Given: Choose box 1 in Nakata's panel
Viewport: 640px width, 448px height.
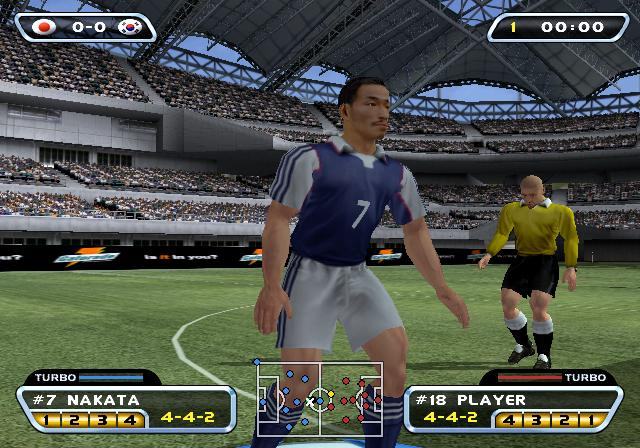Looking at the screenshot, I should tap(46, 418).
